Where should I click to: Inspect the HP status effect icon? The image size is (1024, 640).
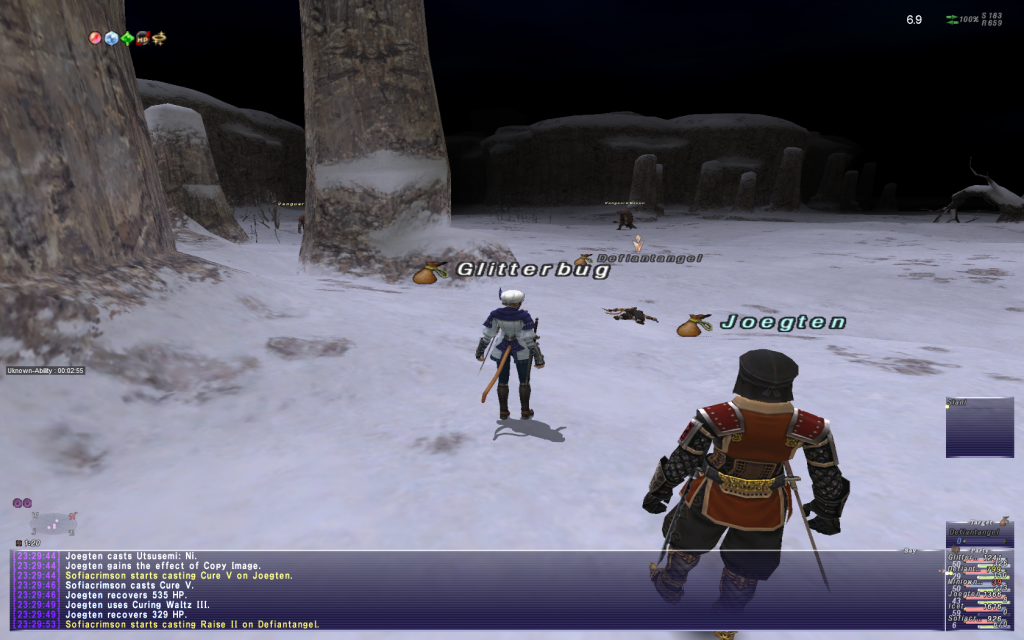click(x=143, y=38)
